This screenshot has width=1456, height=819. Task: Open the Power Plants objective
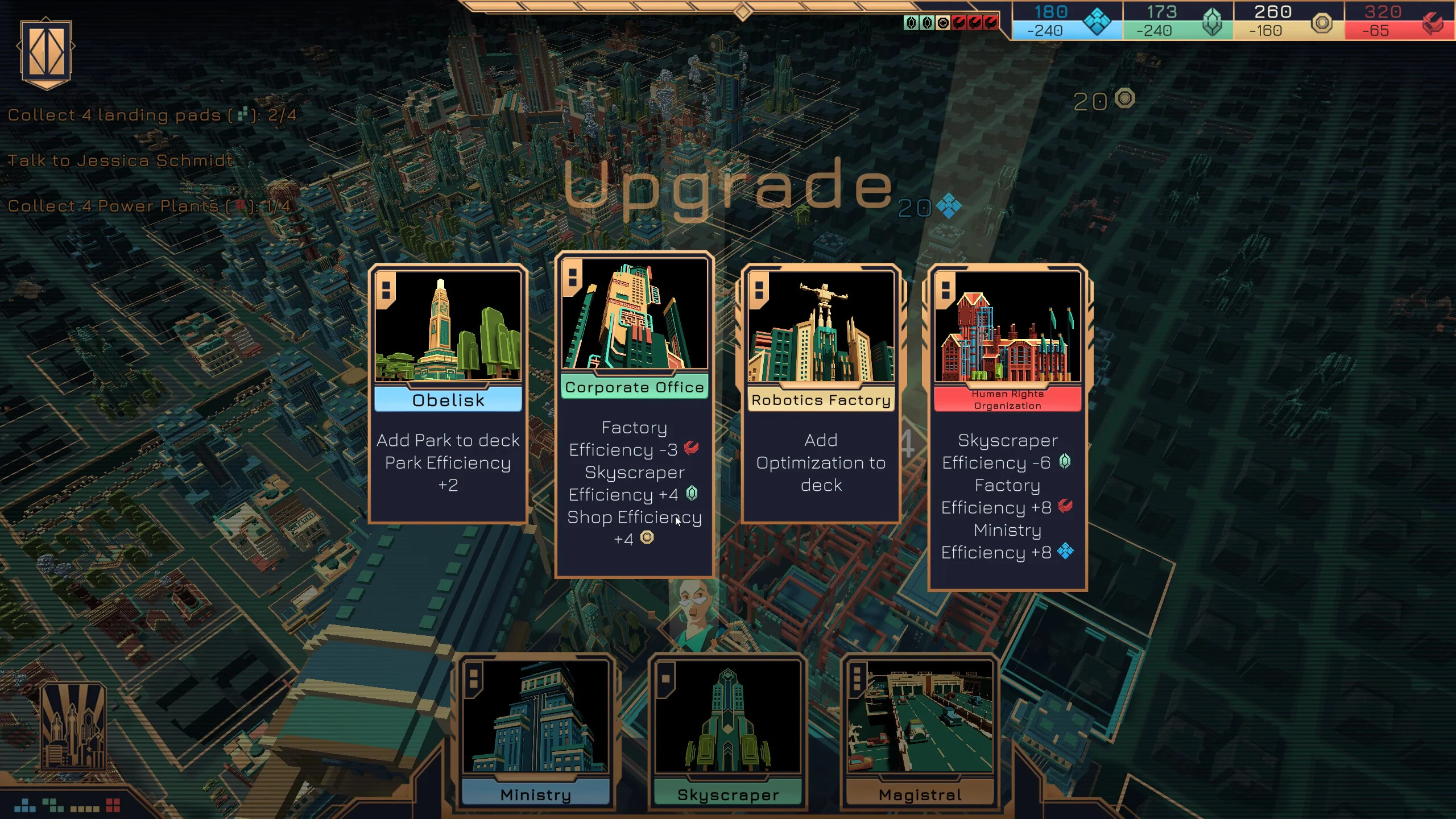click(148, 206)
